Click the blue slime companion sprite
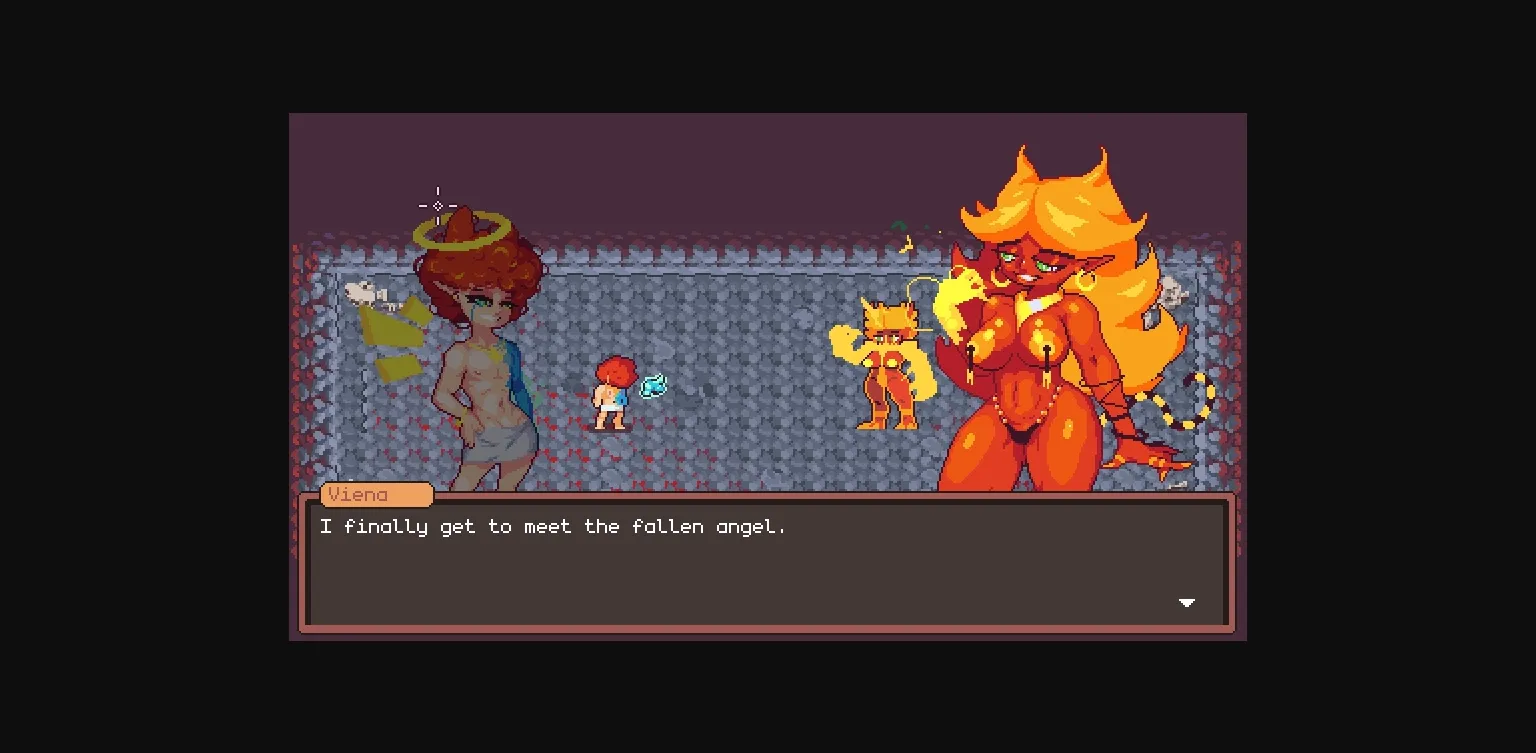This screenshot has height=753, width=1536. click(653, 384)
